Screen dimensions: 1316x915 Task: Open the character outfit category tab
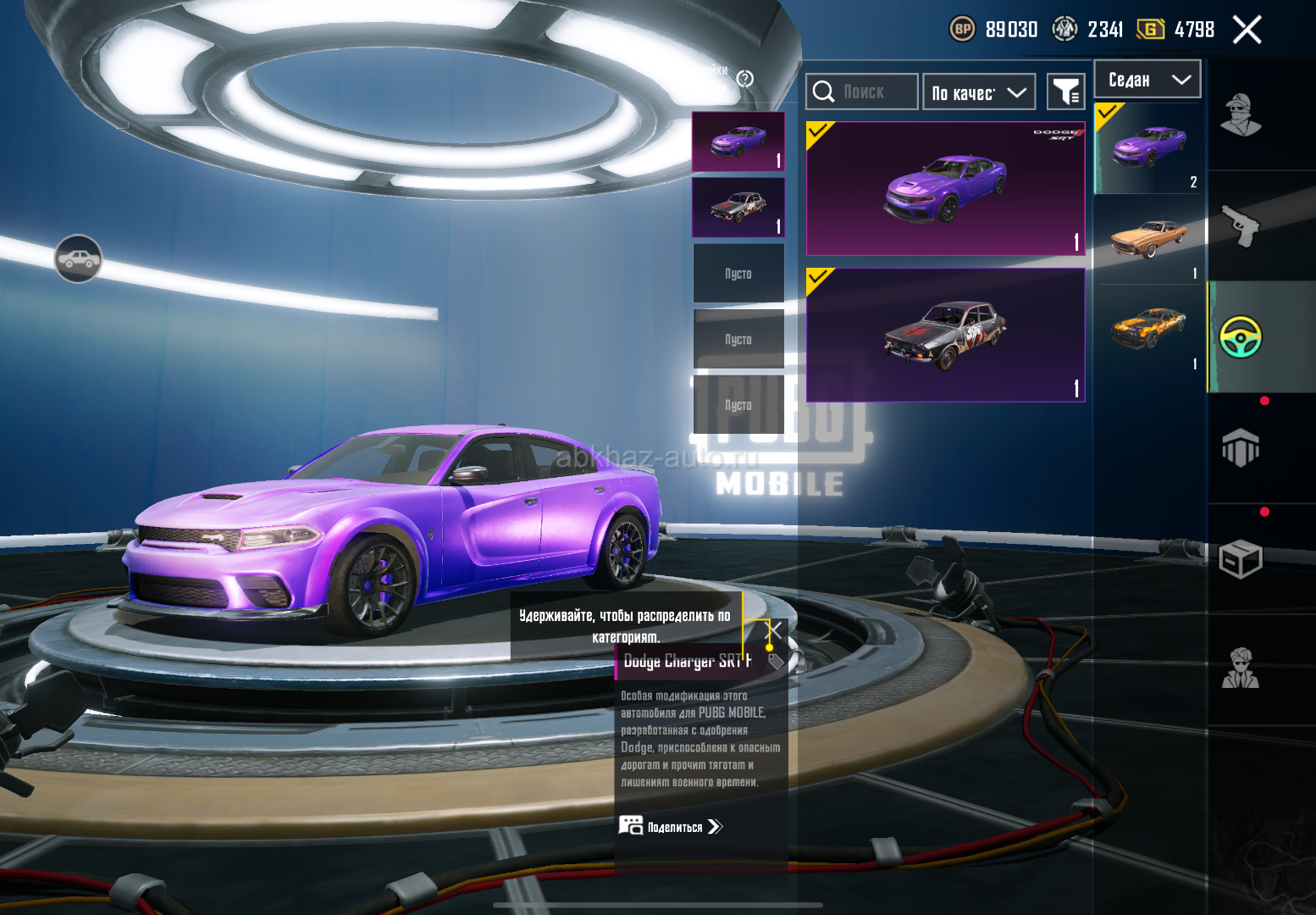point(1241,115)
